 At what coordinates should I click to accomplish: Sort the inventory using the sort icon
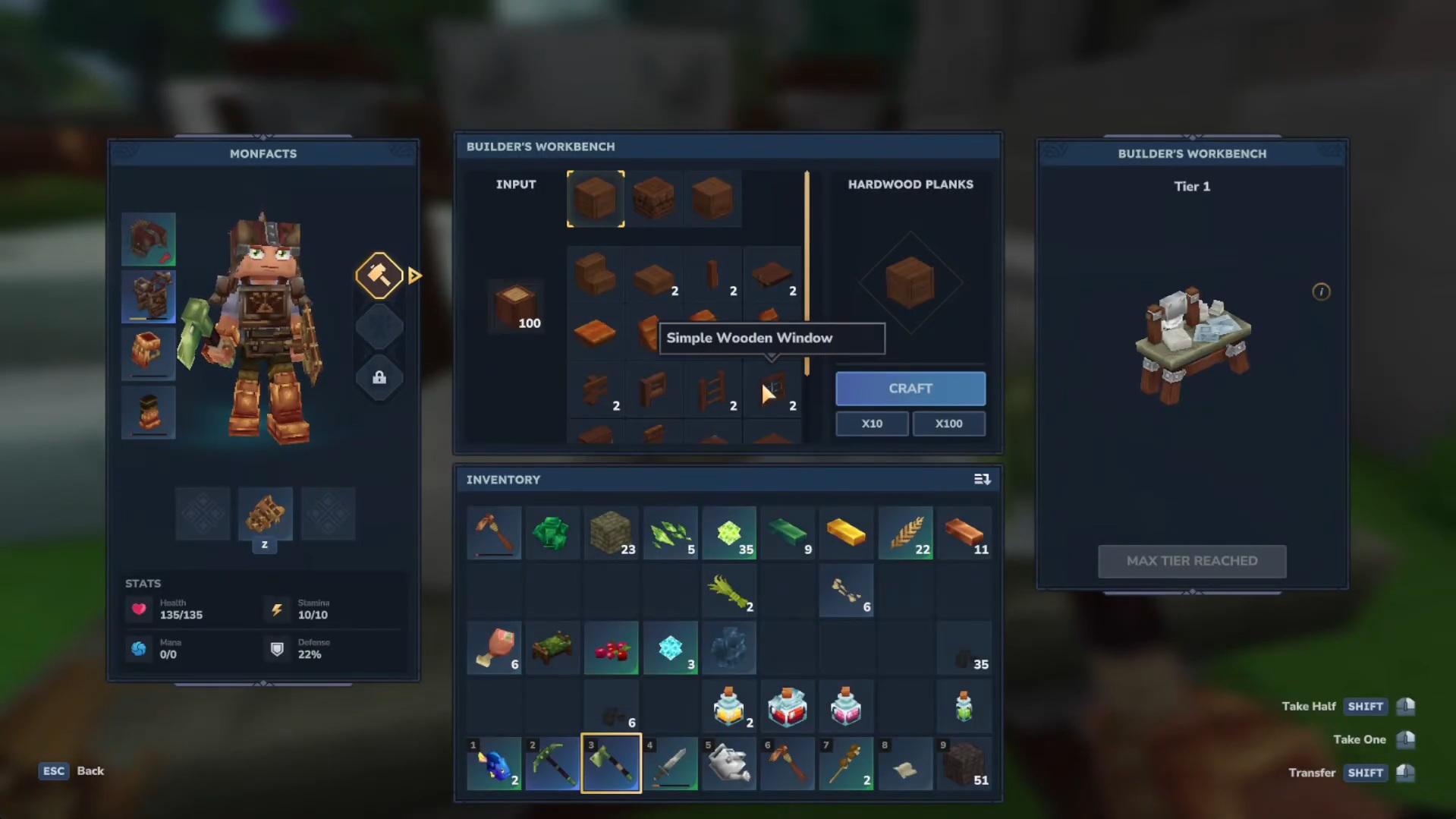pyautogui.click(x=982, y=479)
